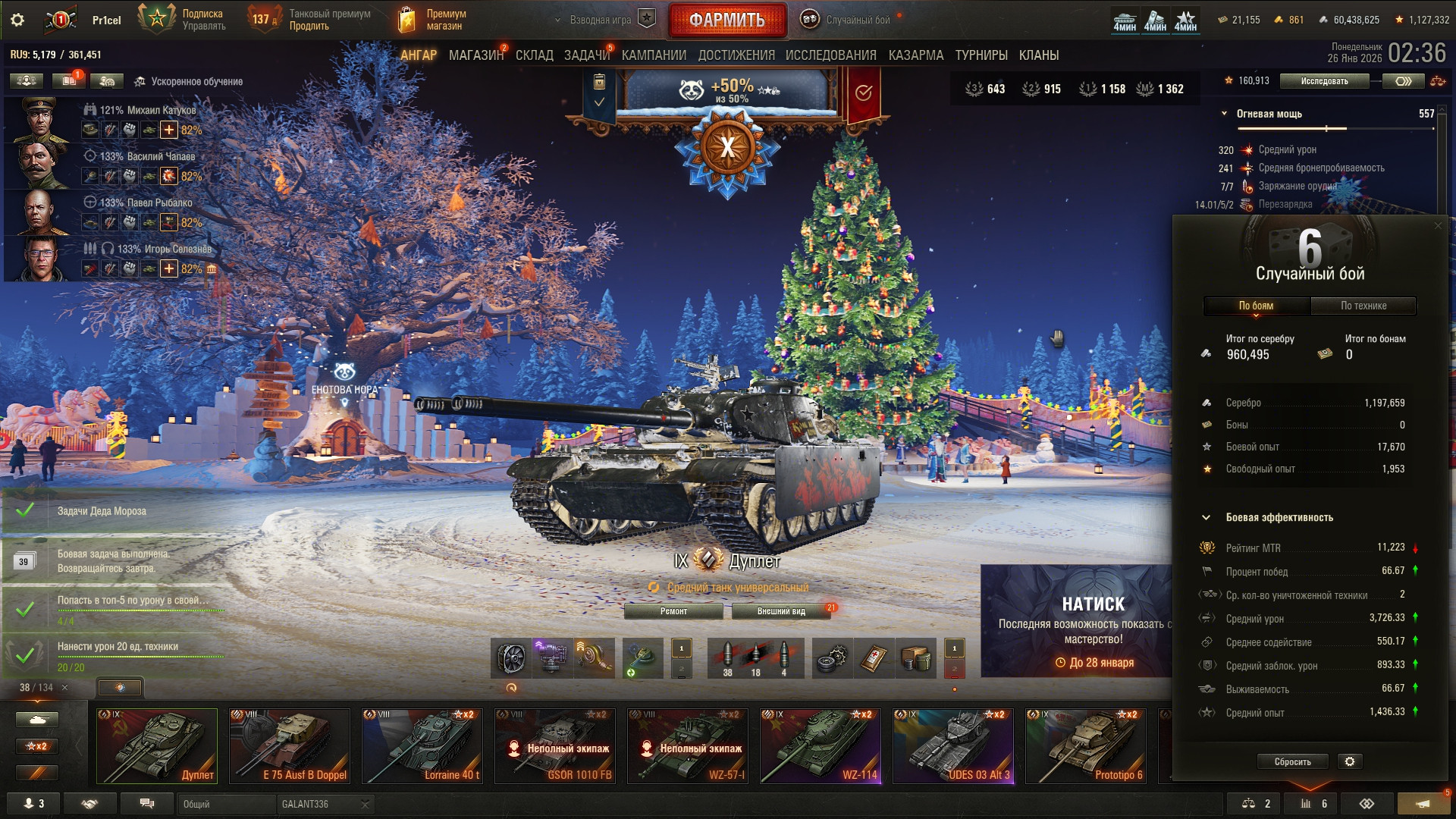Open the Случайный бой mode selector
1456x819 pixels.
(849, 20)
